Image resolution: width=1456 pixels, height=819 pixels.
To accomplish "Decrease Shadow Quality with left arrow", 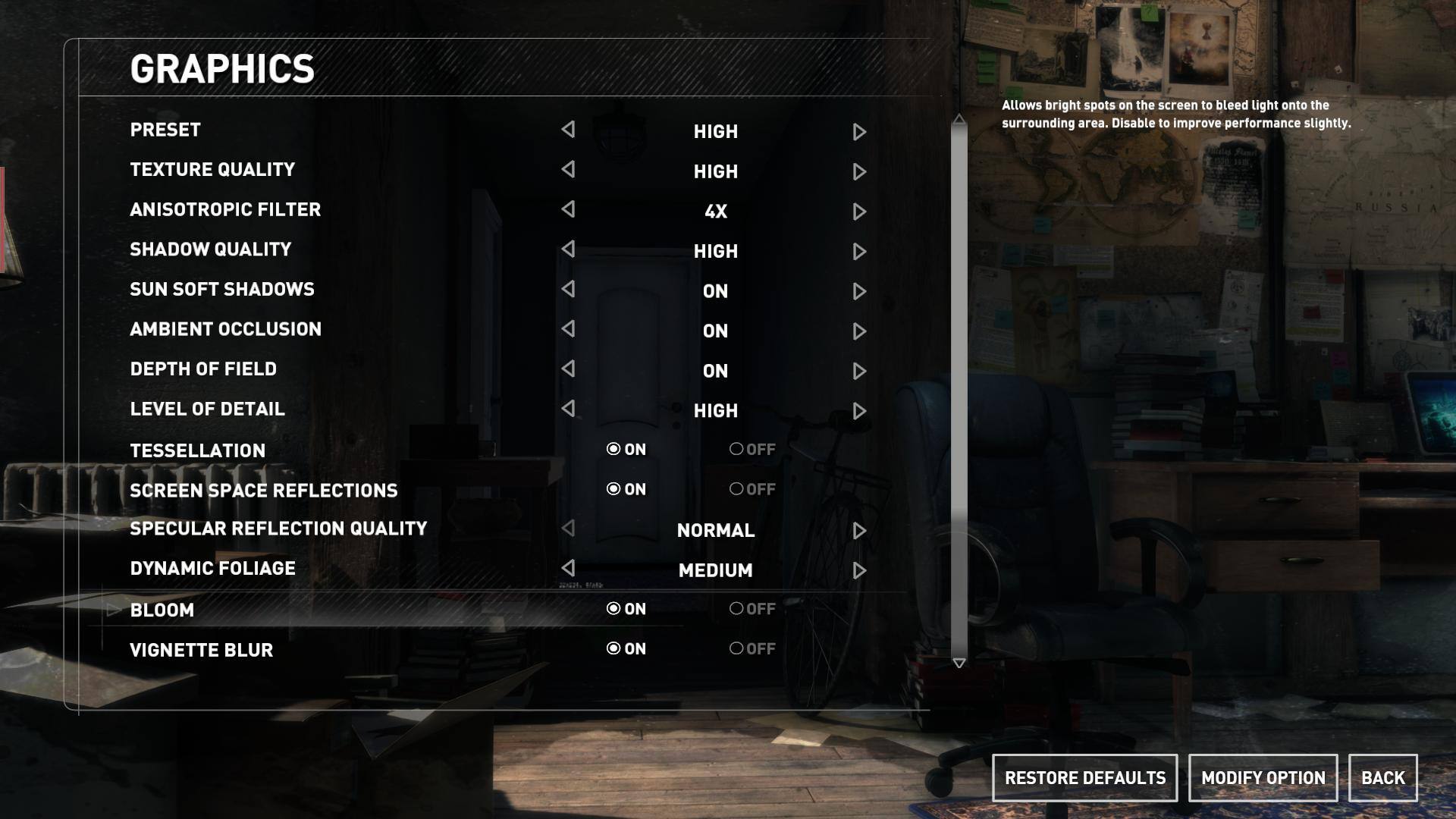I will tap(568, 249).
